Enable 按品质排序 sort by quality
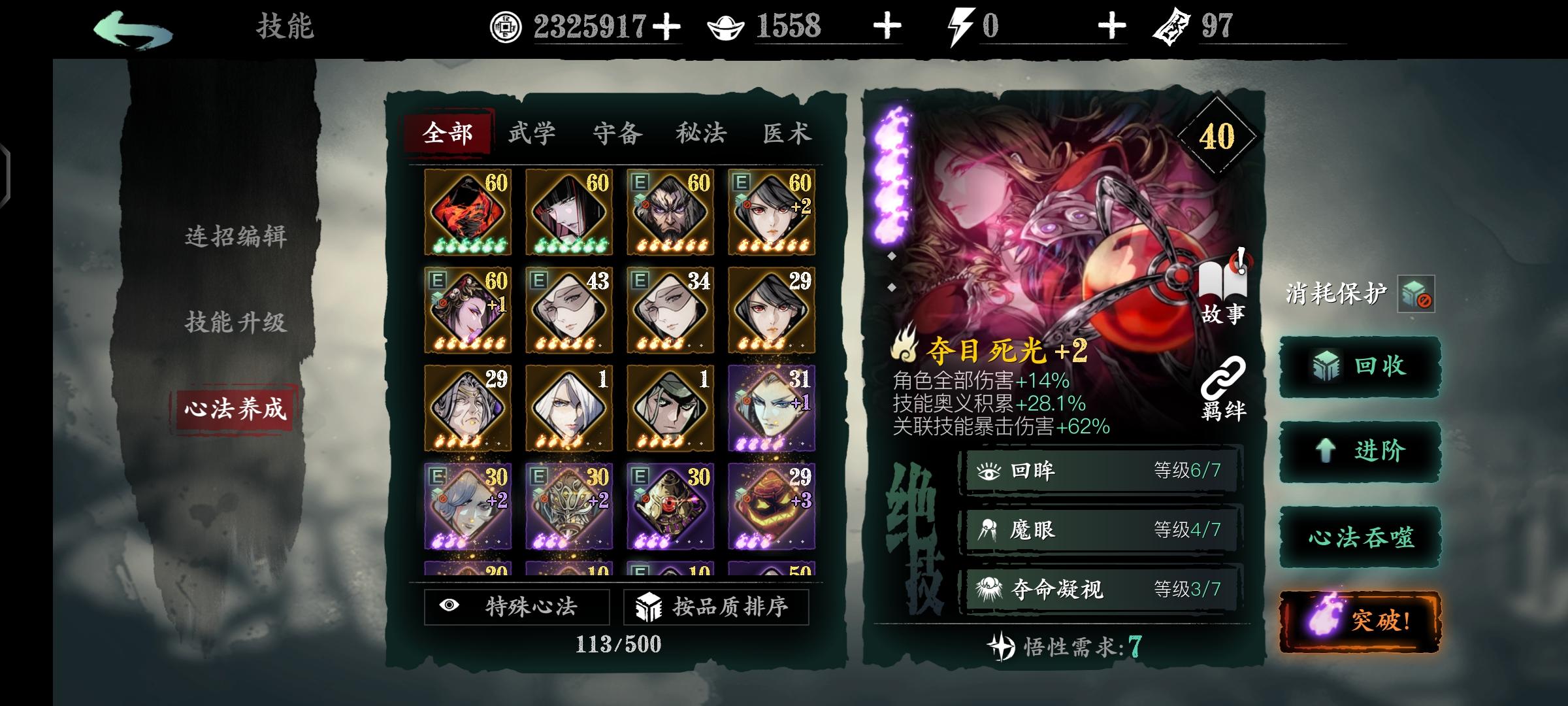The width and height of the screenshot is (1568, 706). tap(715, 608)
